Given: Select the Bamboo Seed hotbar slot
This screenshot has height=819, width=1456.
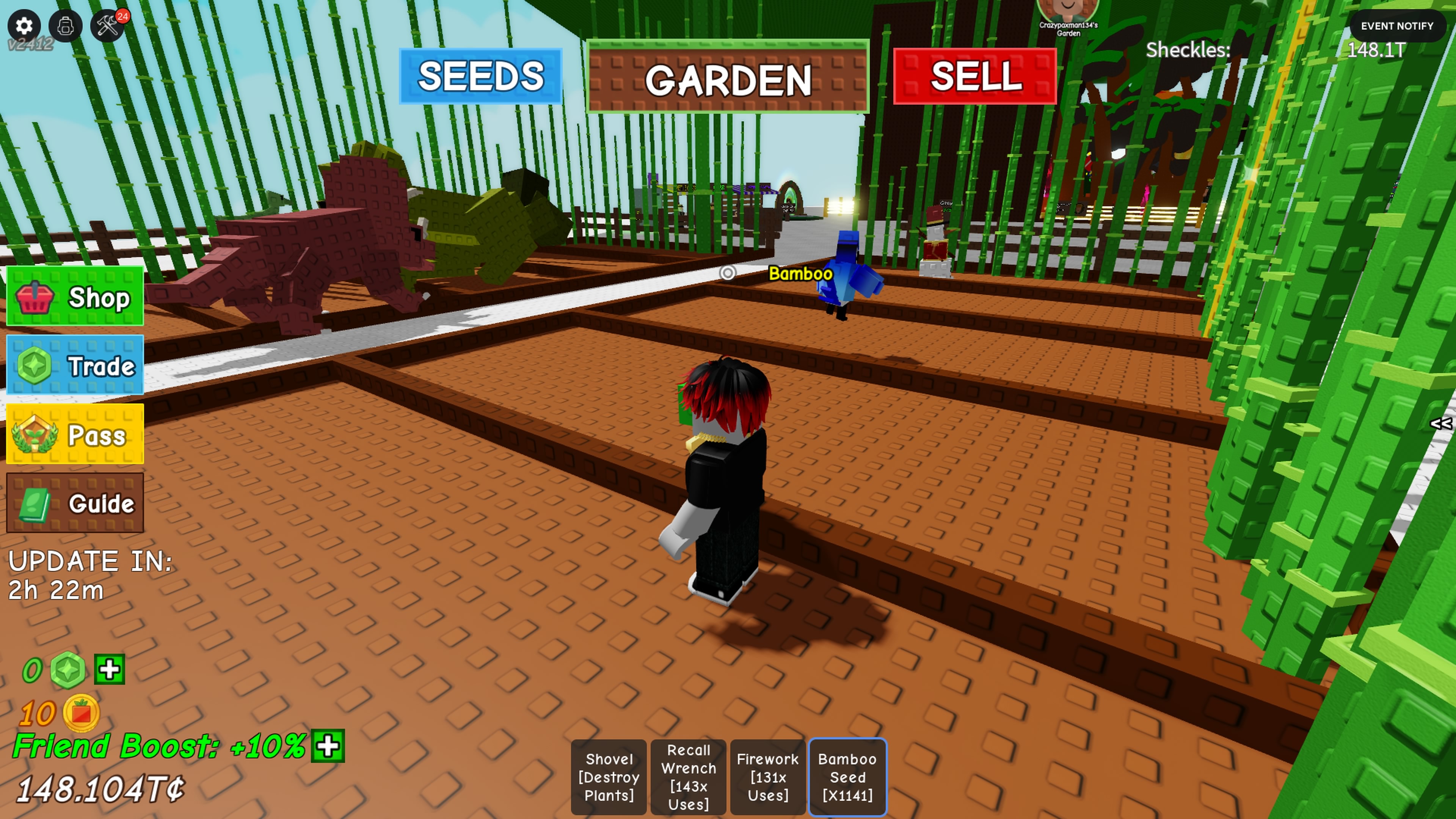Looking at the screenshot, I should click(x=847, y=777).
